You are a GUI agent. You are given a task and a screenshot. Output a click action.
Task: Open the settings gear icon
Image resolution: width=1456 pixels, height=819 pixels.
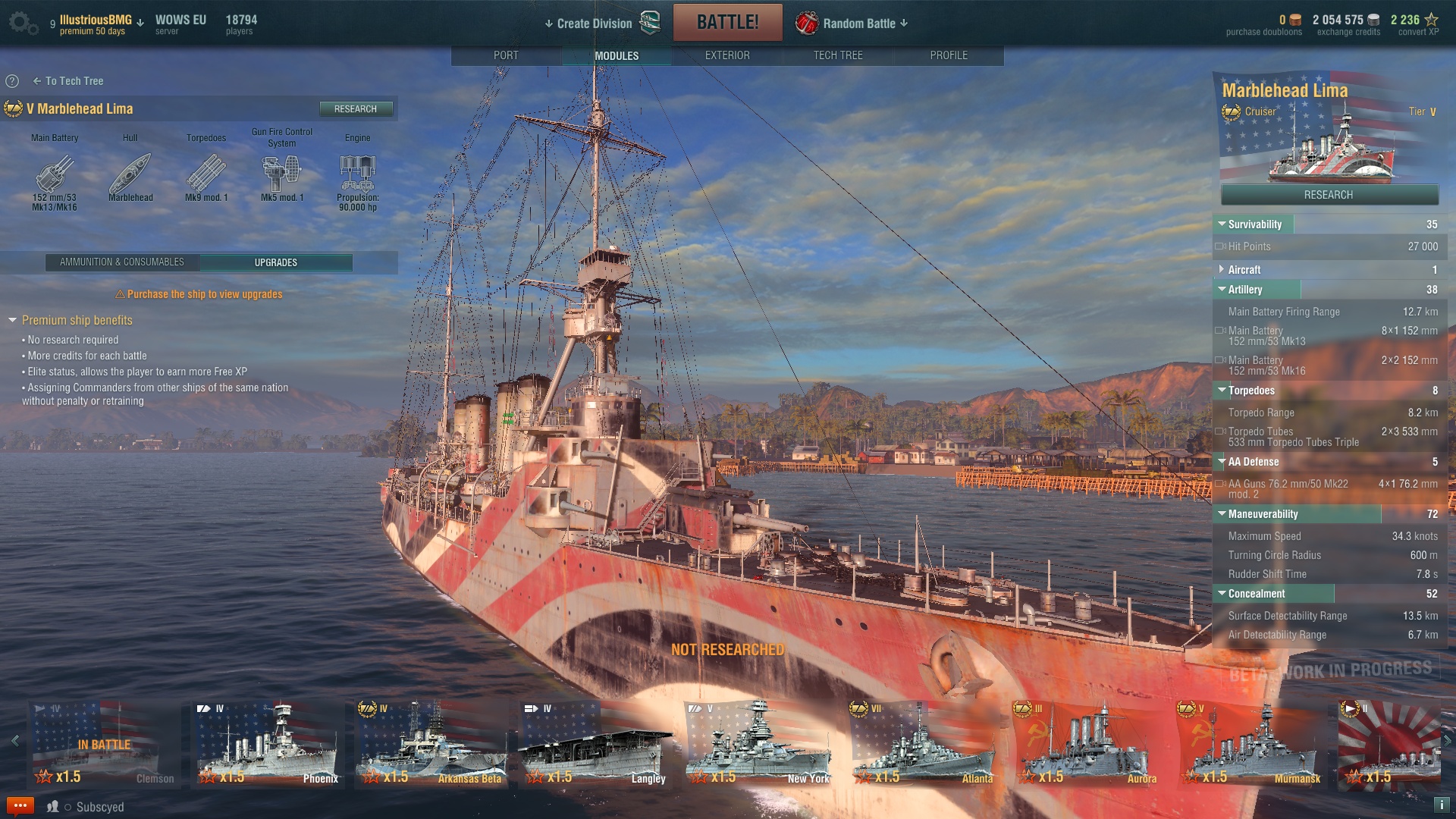coord(20,22)
